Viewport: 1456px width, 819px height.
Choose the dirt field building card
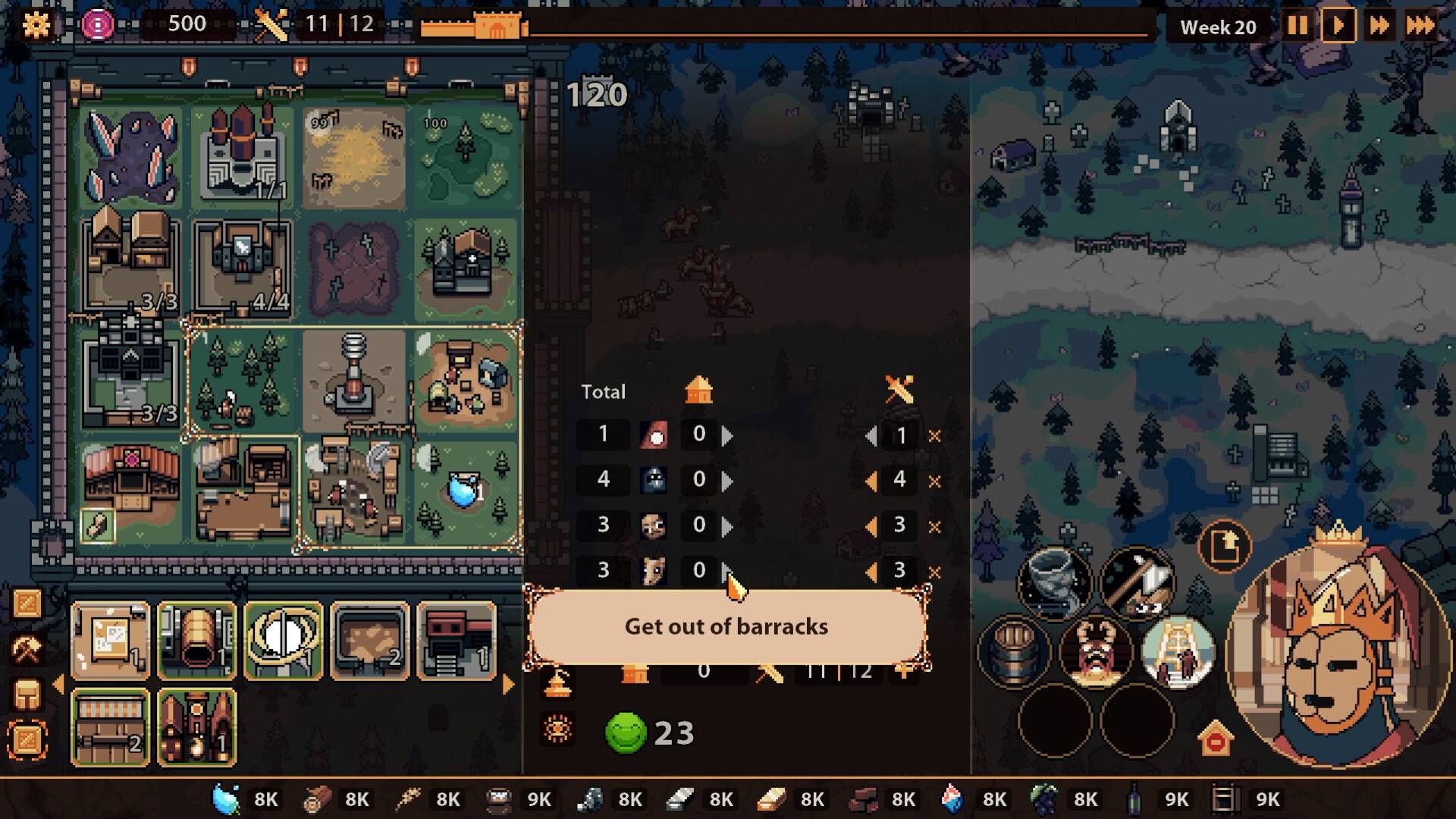(370, 641)
